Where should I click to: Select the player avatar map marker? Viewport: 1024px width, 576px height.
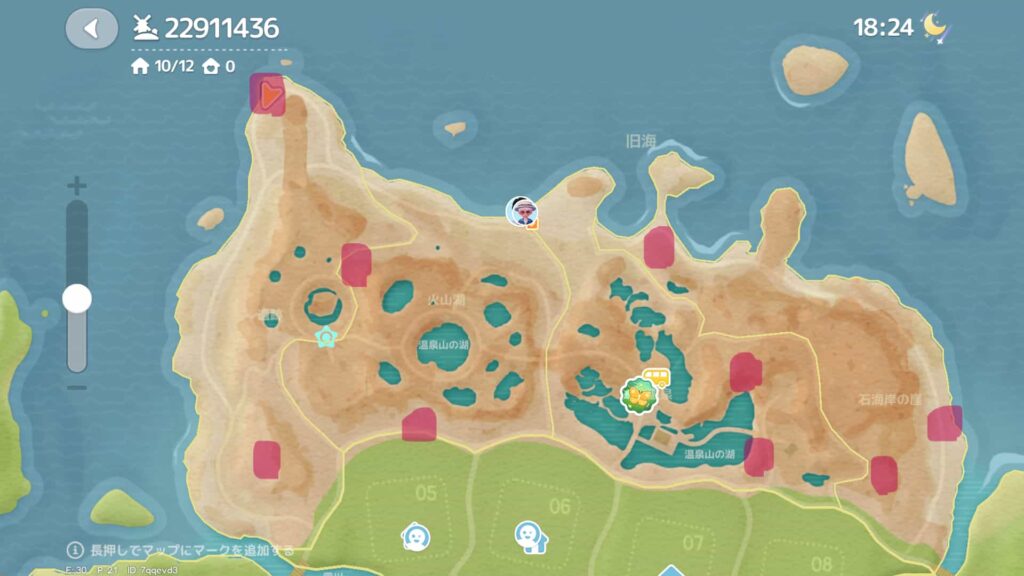click(521, 211)
